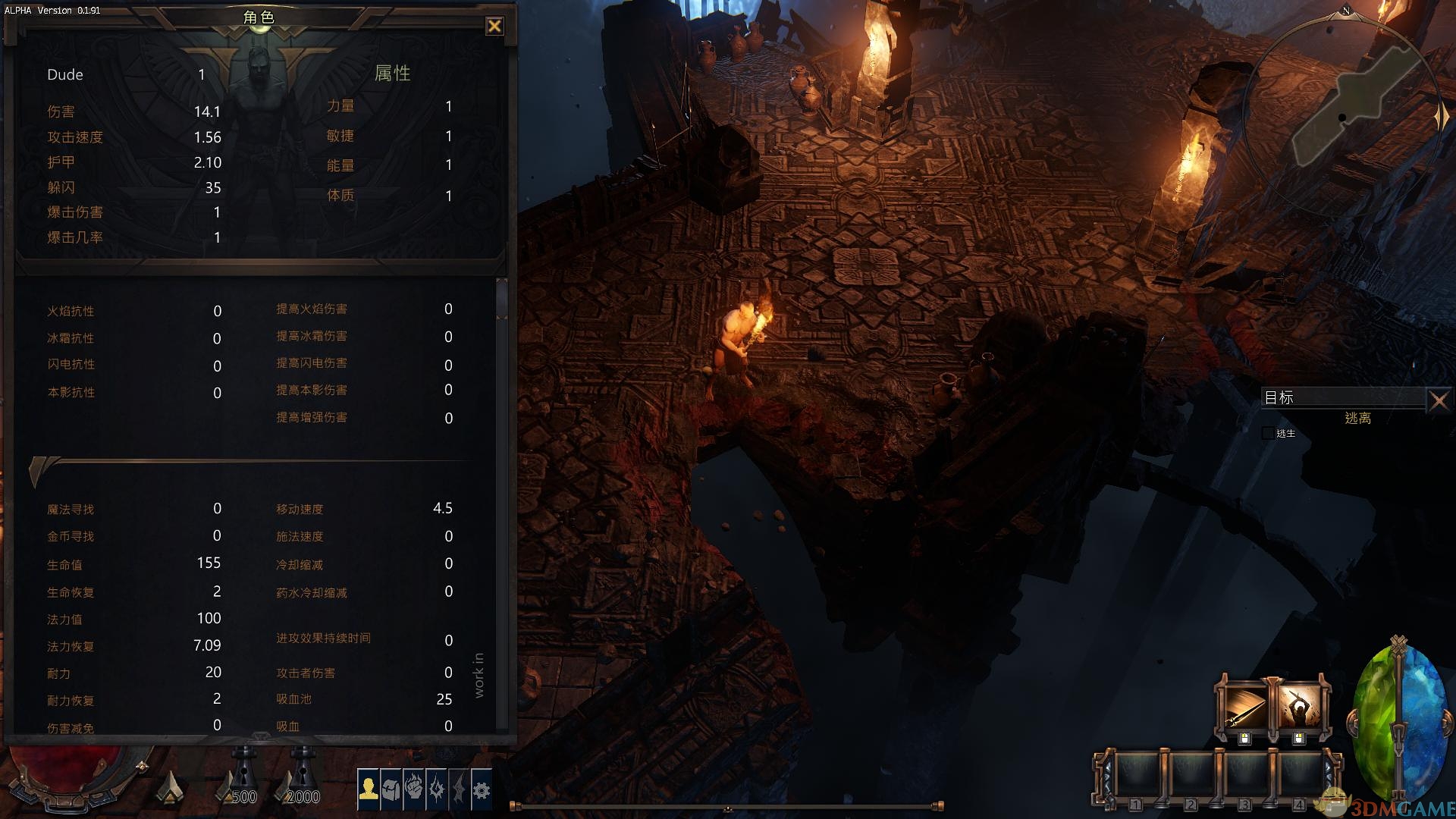
Task: Close the objective tracker panel
Action: click(x=1438, y=400)
